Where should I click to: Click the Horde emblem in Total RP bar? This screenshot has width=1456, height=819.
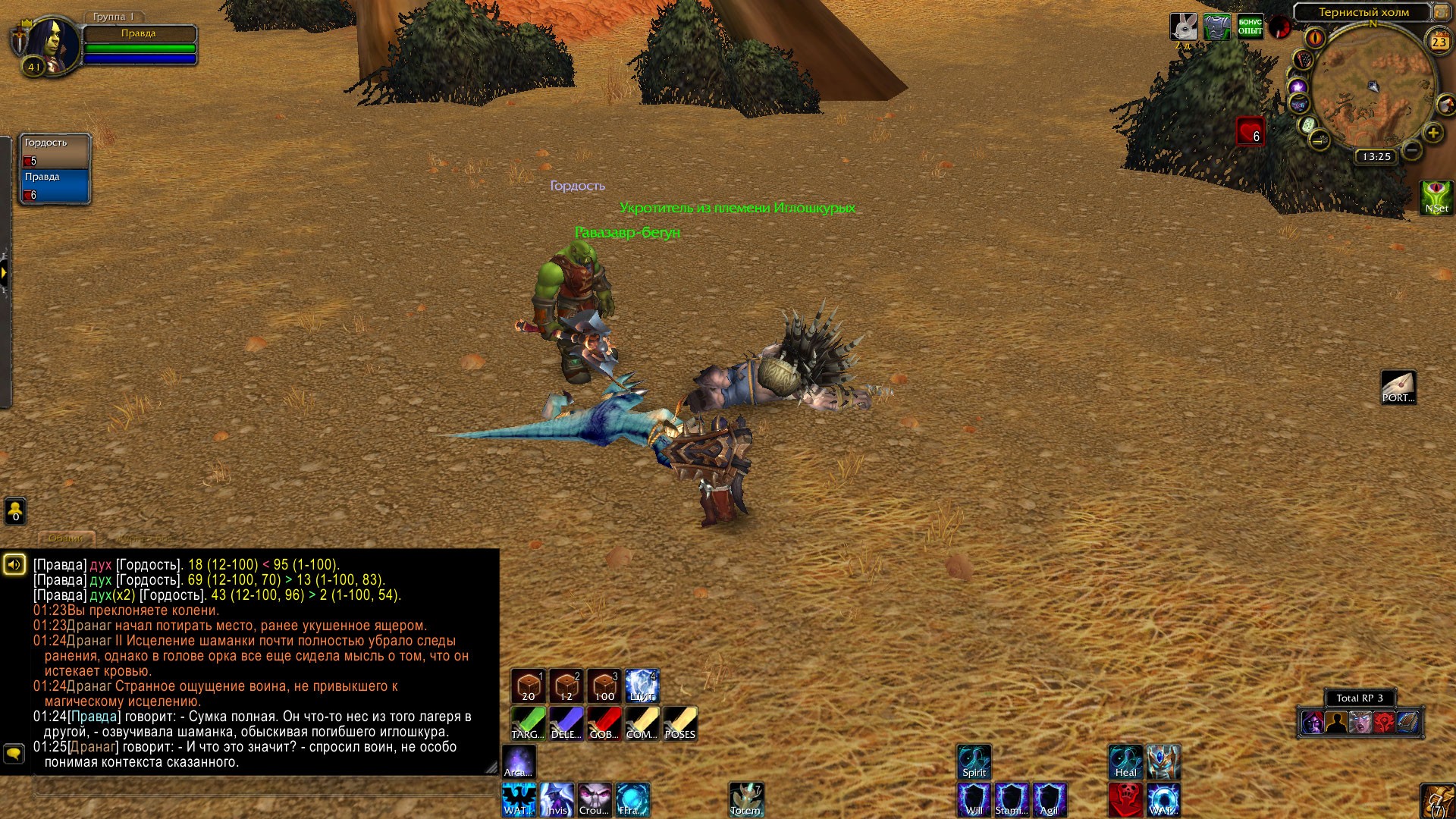coord(1385,723)
